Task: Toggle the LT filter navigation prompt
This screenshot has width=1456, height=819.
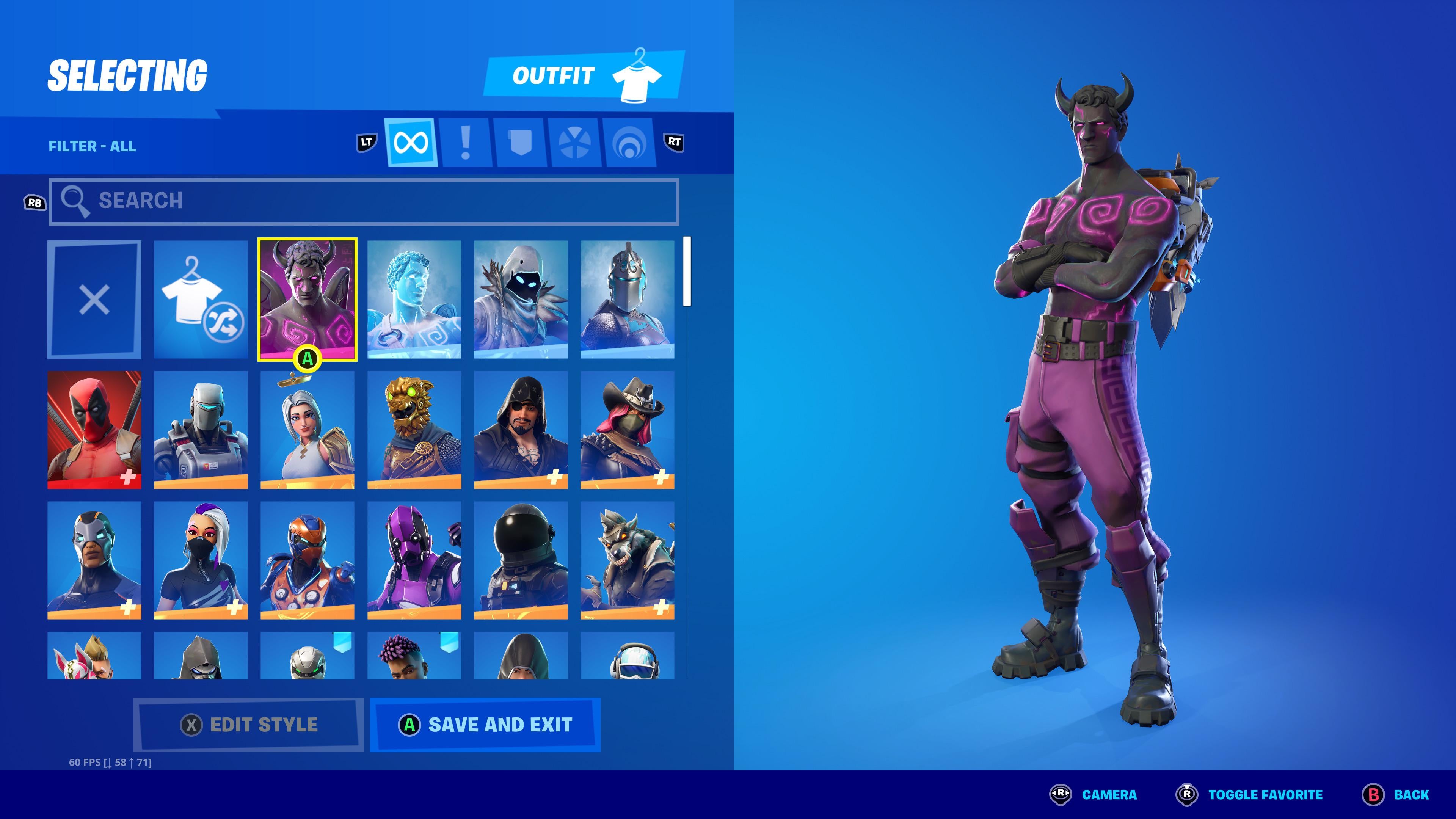Action: (x=367, y=143)
